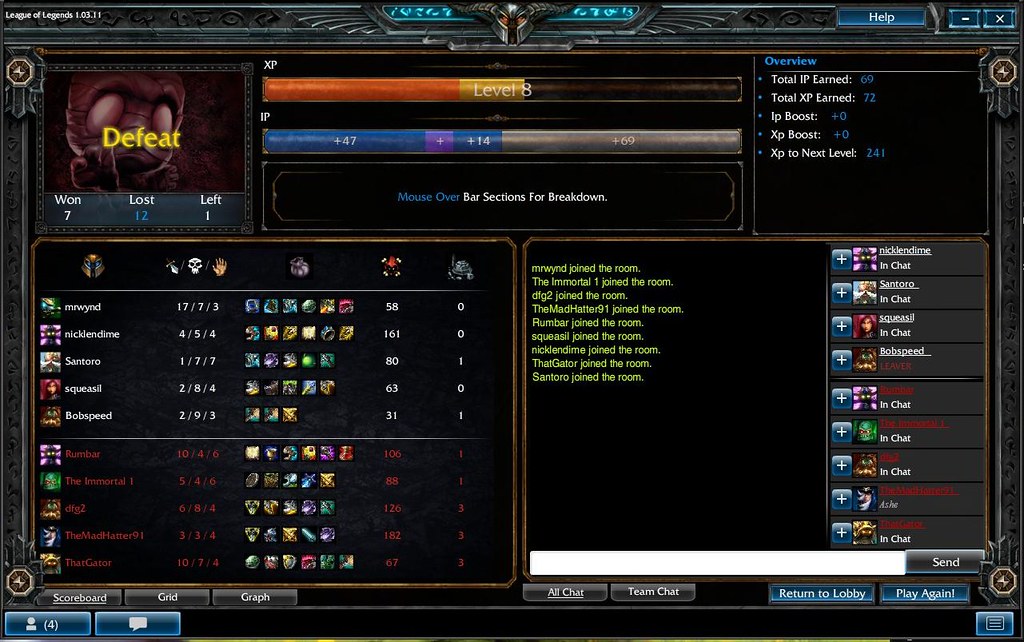The image size is (1024, 642).
Task: Add squeasil with the plus button
Action: 842,326
